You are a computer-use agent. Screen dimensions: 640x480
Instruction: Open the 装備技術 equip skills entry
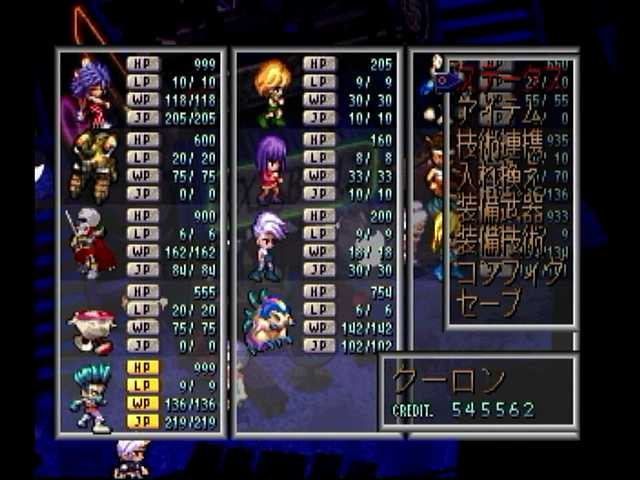coord(500,242)
